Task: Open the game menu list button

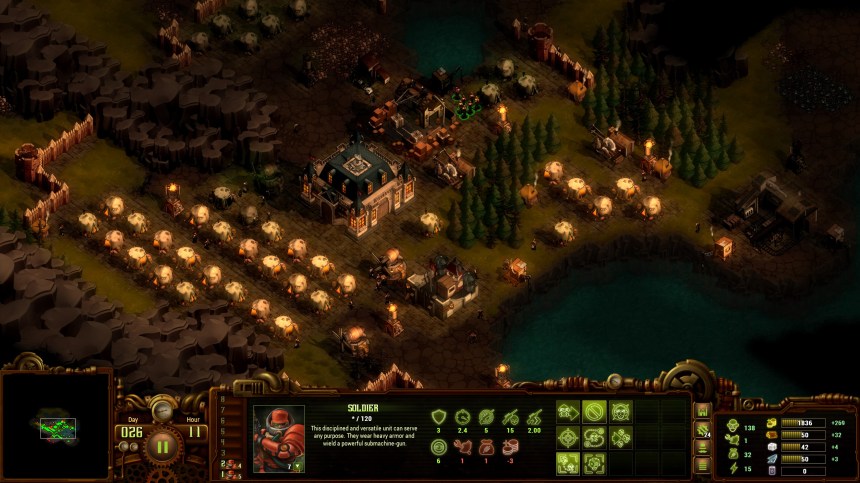Action: (702, 463)
